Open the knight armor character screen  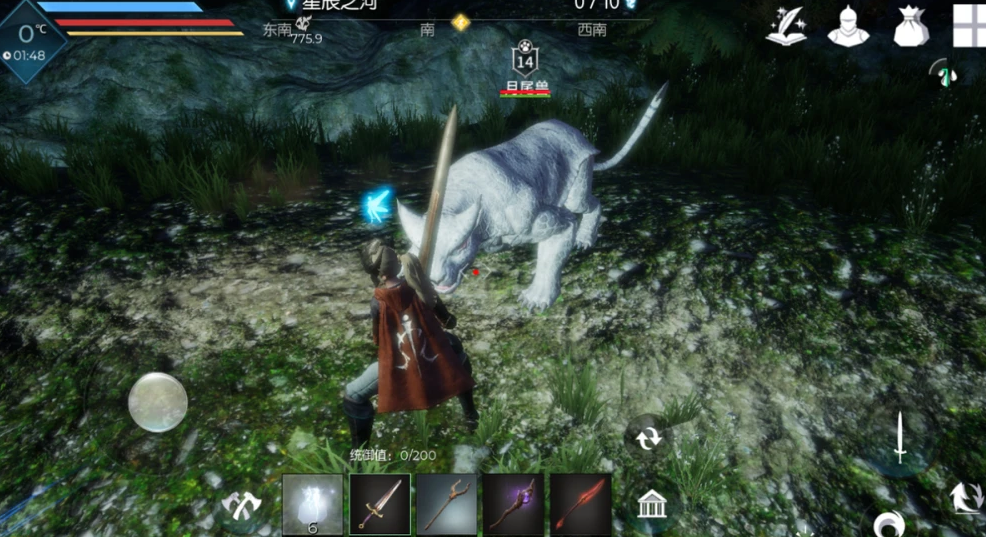point(848,27)
